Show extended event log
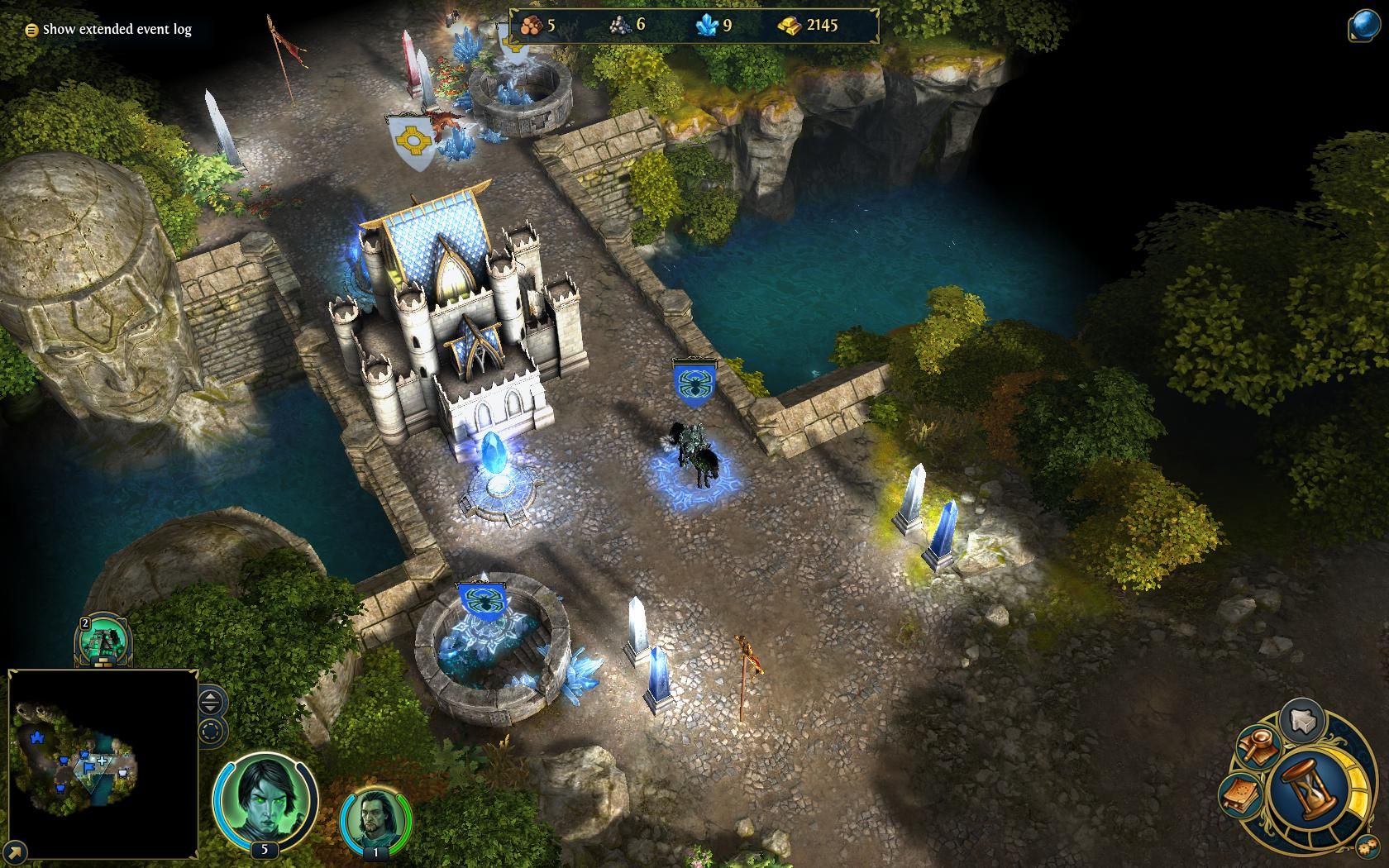This screenshot has height=868, width=1389. point(109,28)
